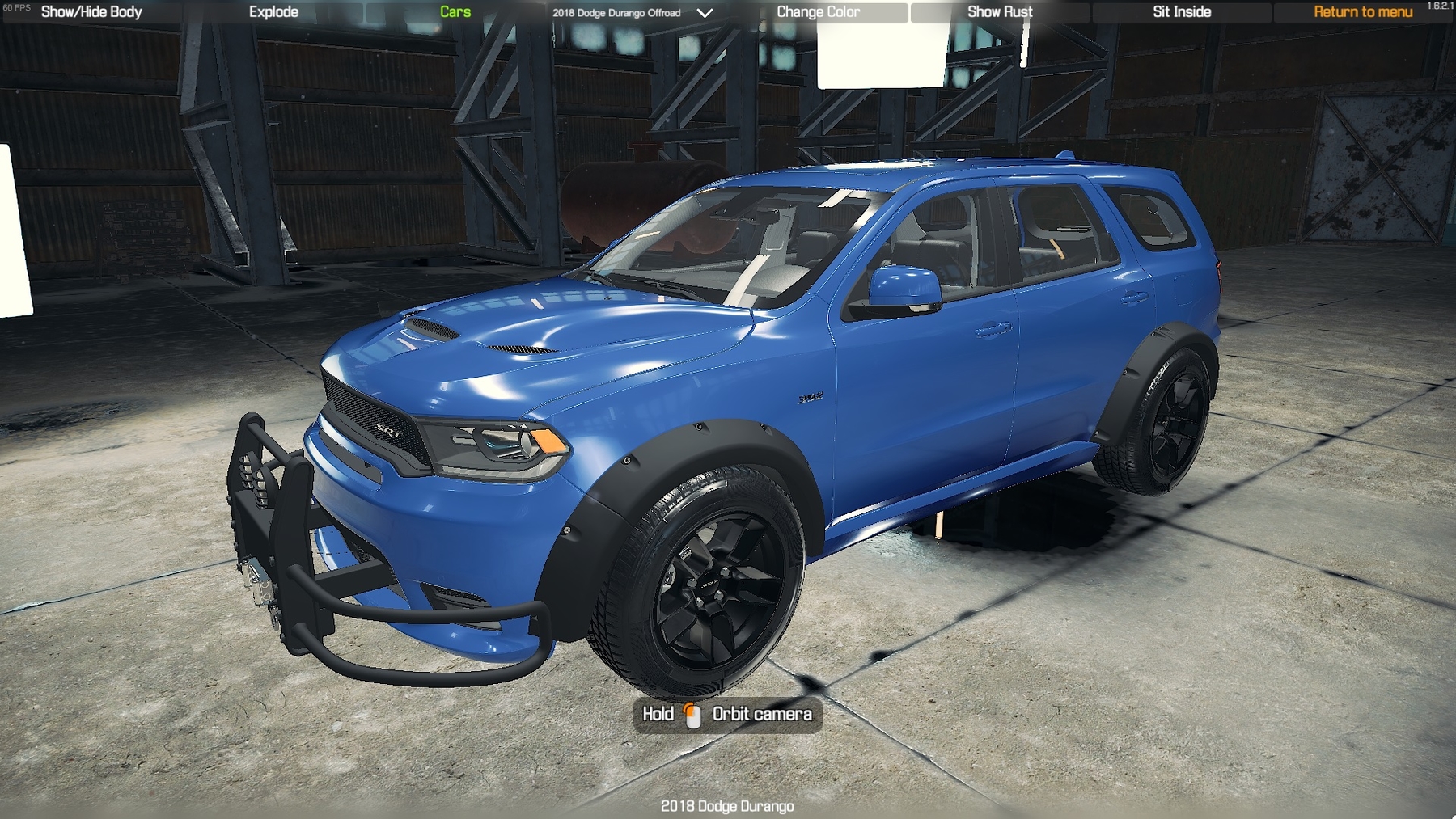Click the mouse icon in the orbit camera hint
Viewport: 1456px width, 819px height.
point(692,715)
